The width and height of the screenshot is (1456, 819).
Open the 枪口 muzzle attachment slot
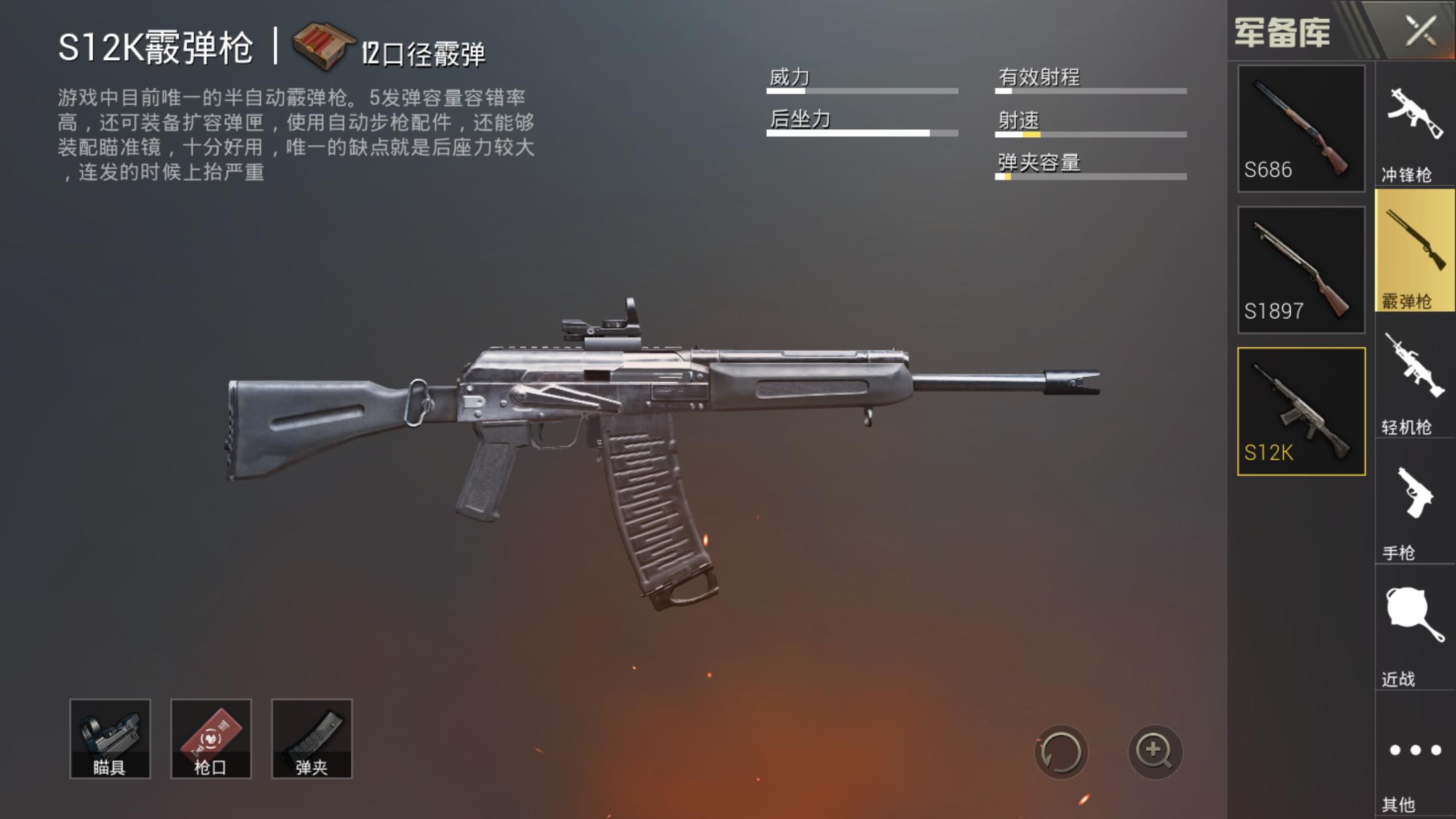pos(211,739)
